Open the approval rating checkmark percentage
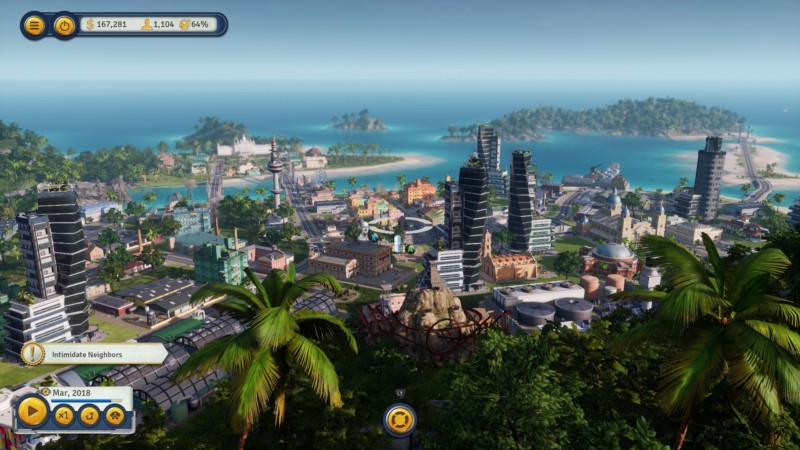The image size is (800, 450). [195, 24]
